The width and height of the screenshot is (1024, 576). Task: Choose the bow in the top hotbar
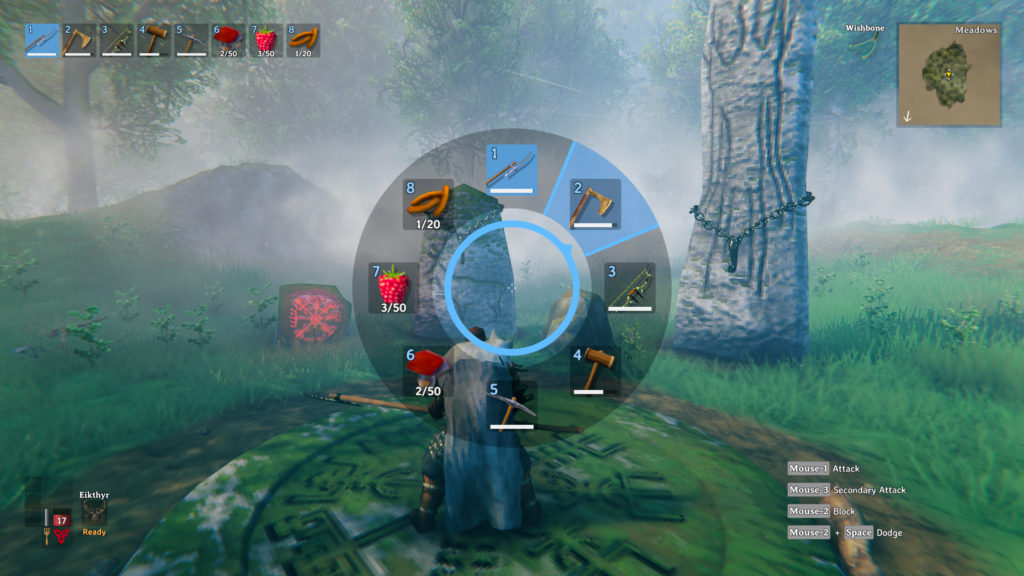117,41
